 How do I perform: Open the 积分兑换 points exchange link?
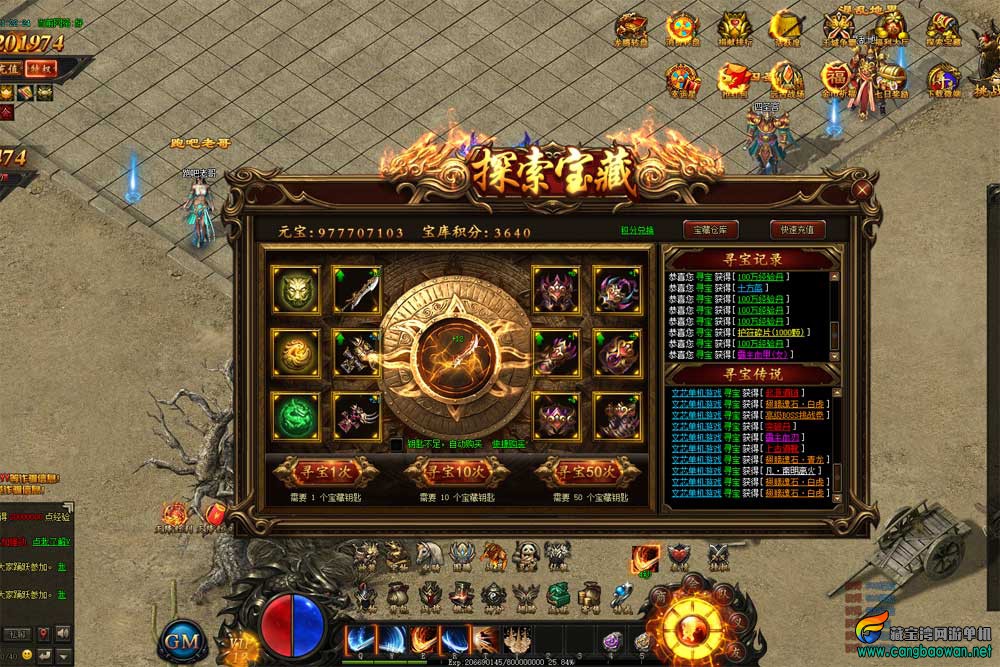tap(637, 231)
